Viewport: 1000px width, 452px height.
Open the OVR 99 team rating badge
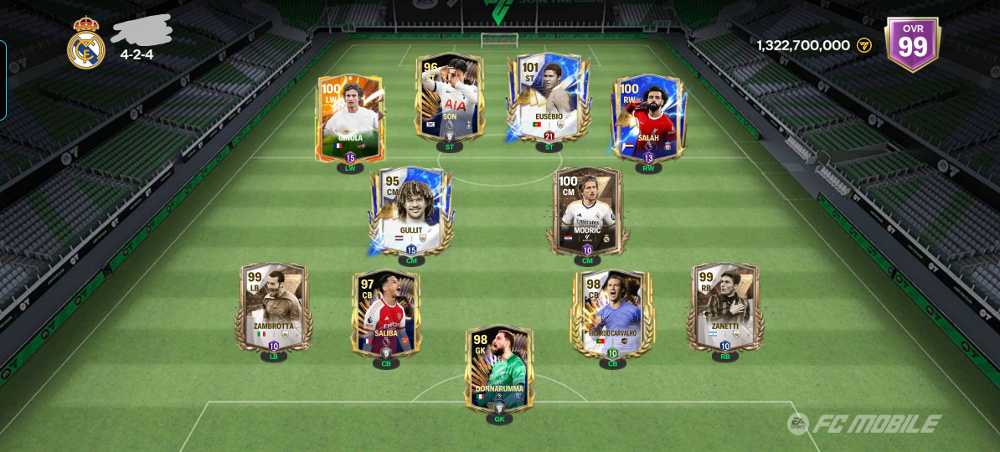pos(912,44)
